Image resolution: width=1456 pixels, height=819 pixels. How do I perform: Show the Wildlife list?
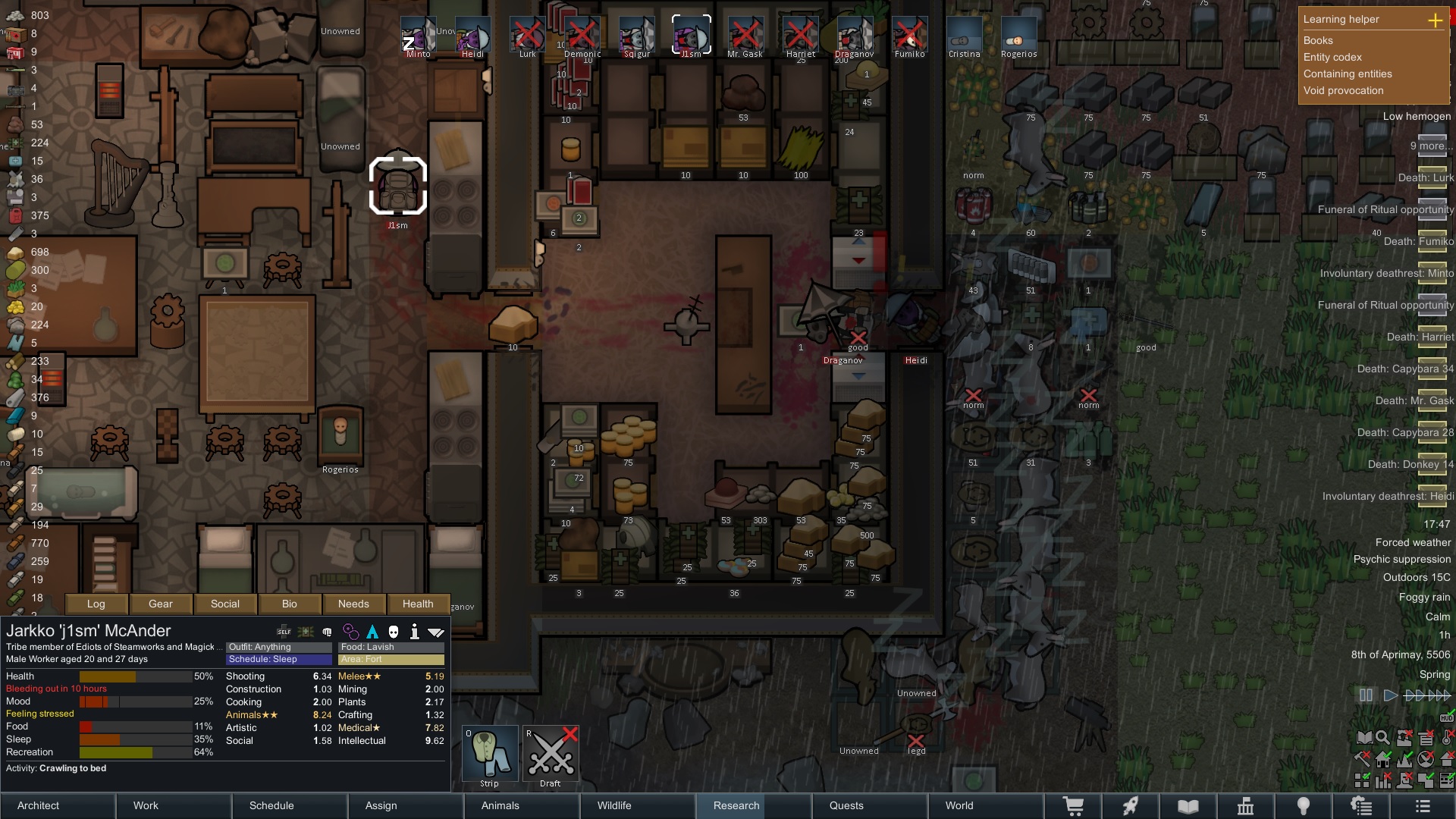click(638, 805)
